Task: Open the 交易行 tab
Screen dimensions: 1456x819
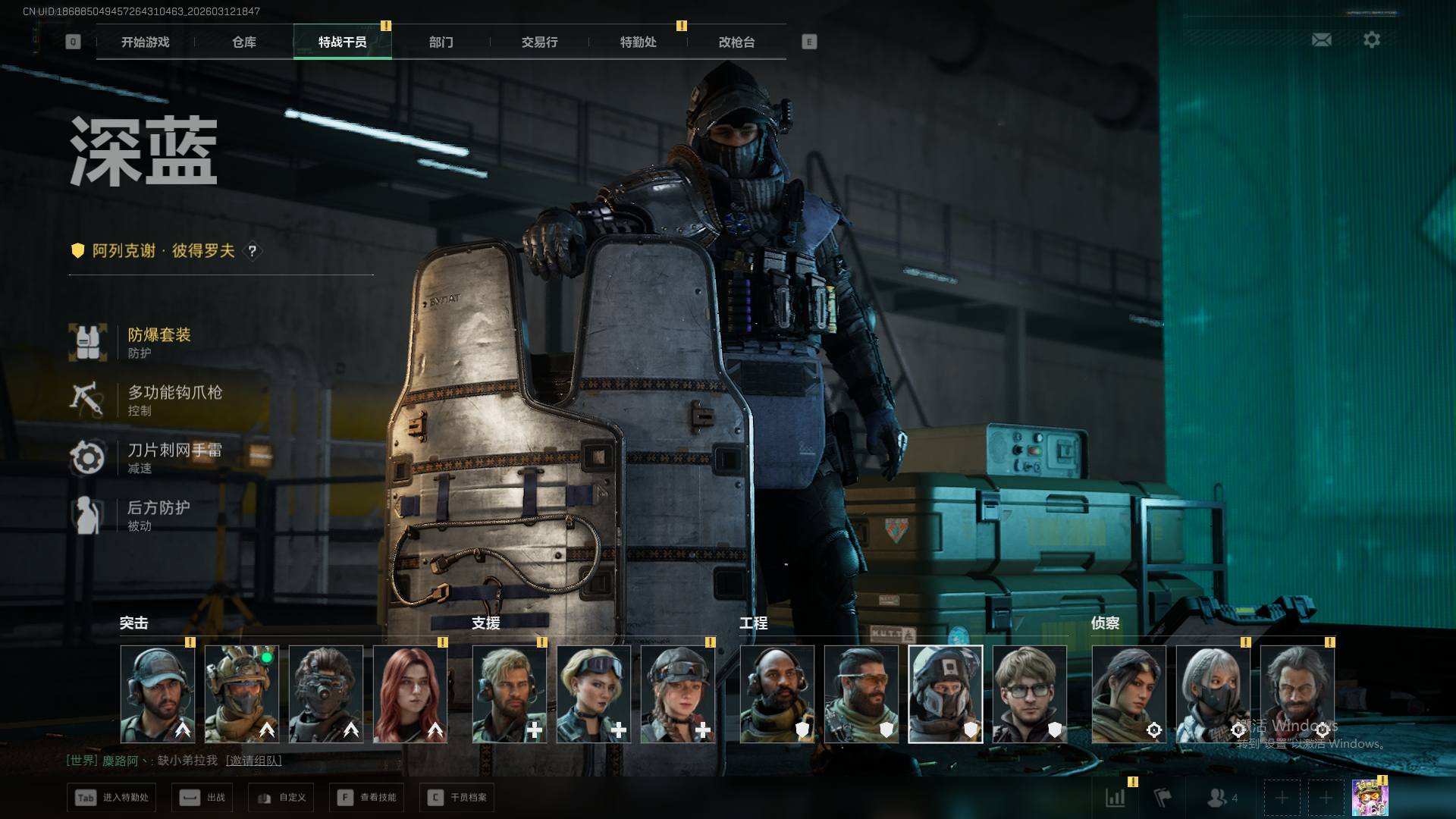Action: pyautogui.click(x=539, y=42)
